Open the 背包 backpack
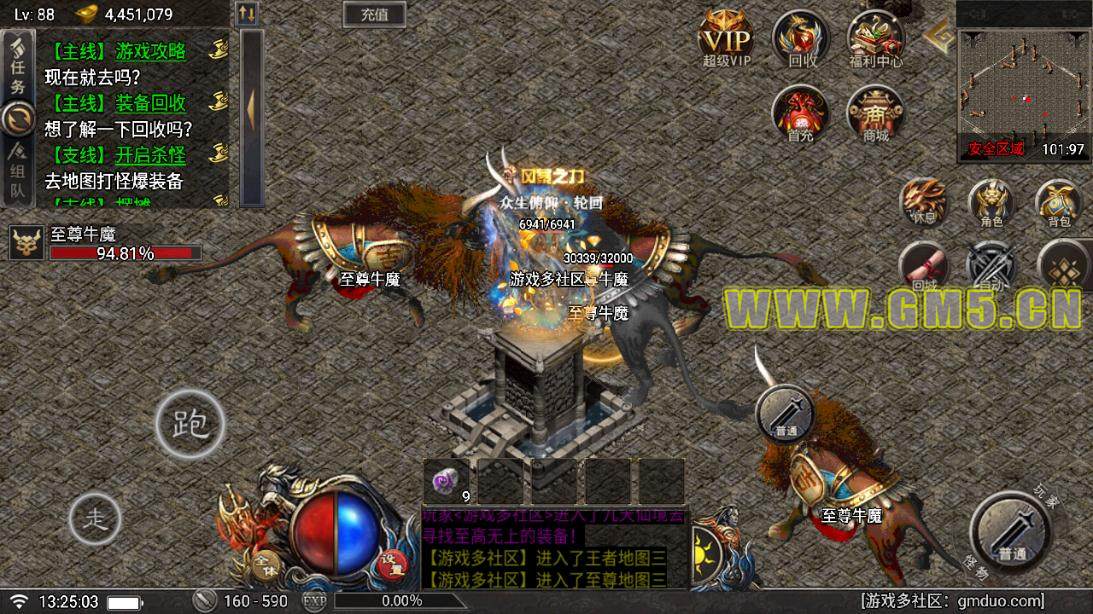This screenshot has height=614, width=1093. 1059,202
